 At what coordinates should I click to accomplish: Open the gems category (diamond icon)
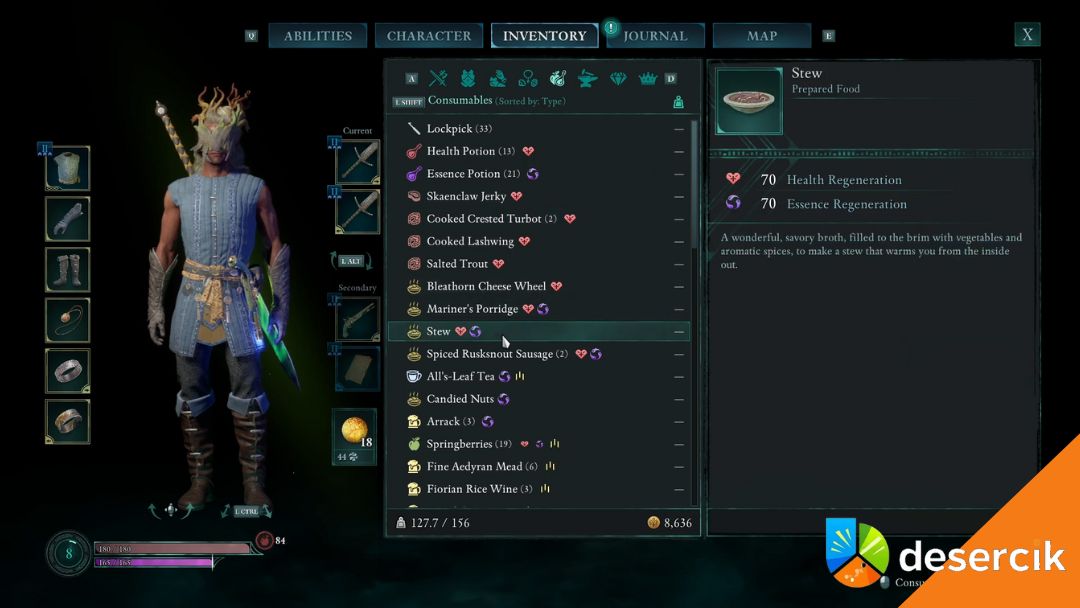click(618, 78)
